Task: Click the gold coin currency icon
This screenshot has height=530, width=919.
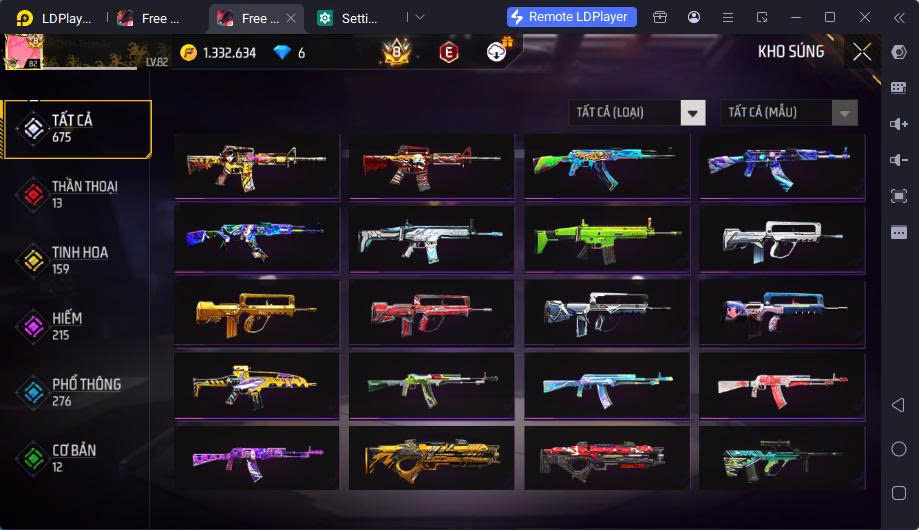Action: tap(189, 52)
